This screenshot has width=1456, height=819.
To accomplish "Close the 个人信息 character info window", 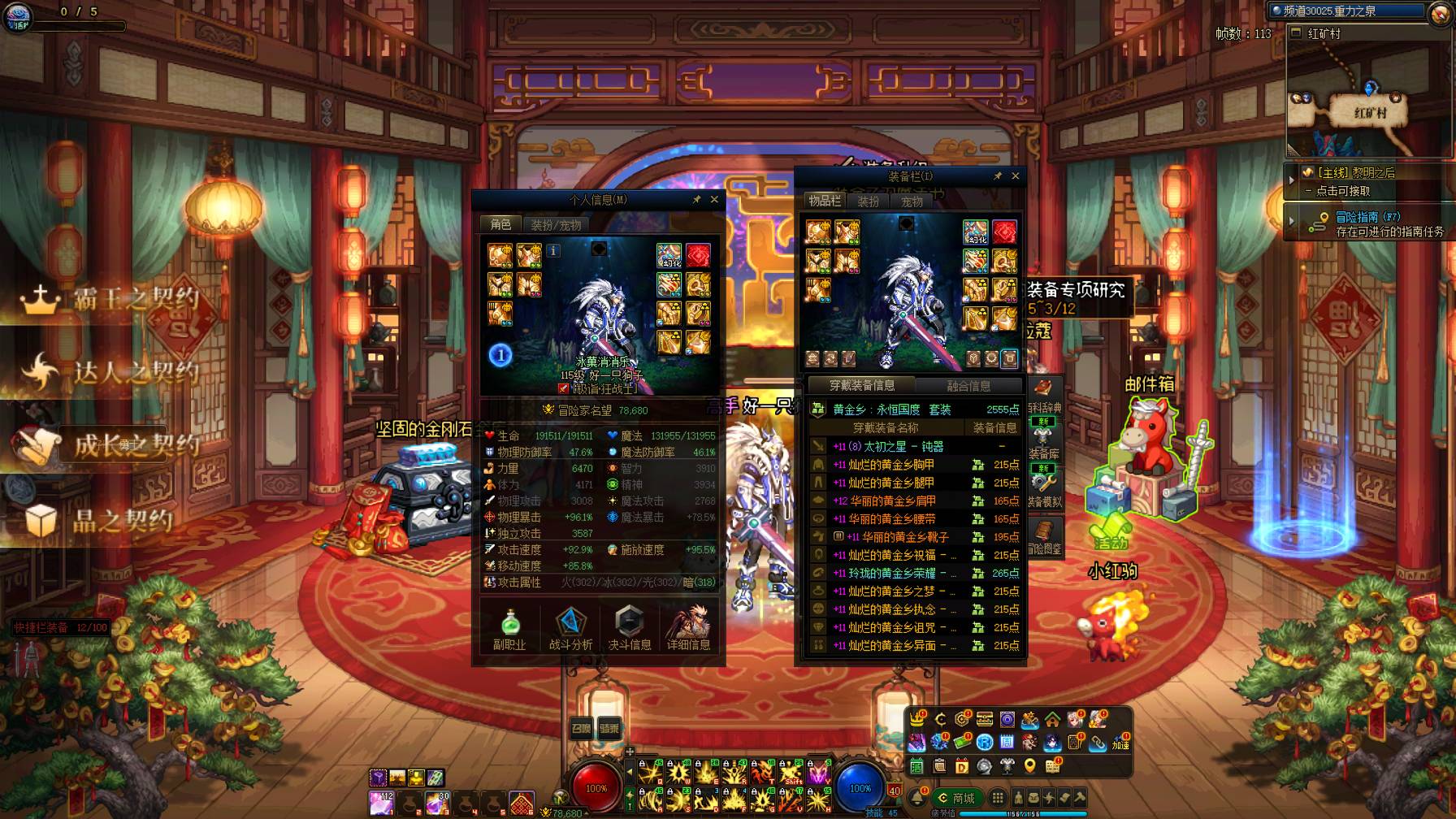I will click(x=714, y=199).
